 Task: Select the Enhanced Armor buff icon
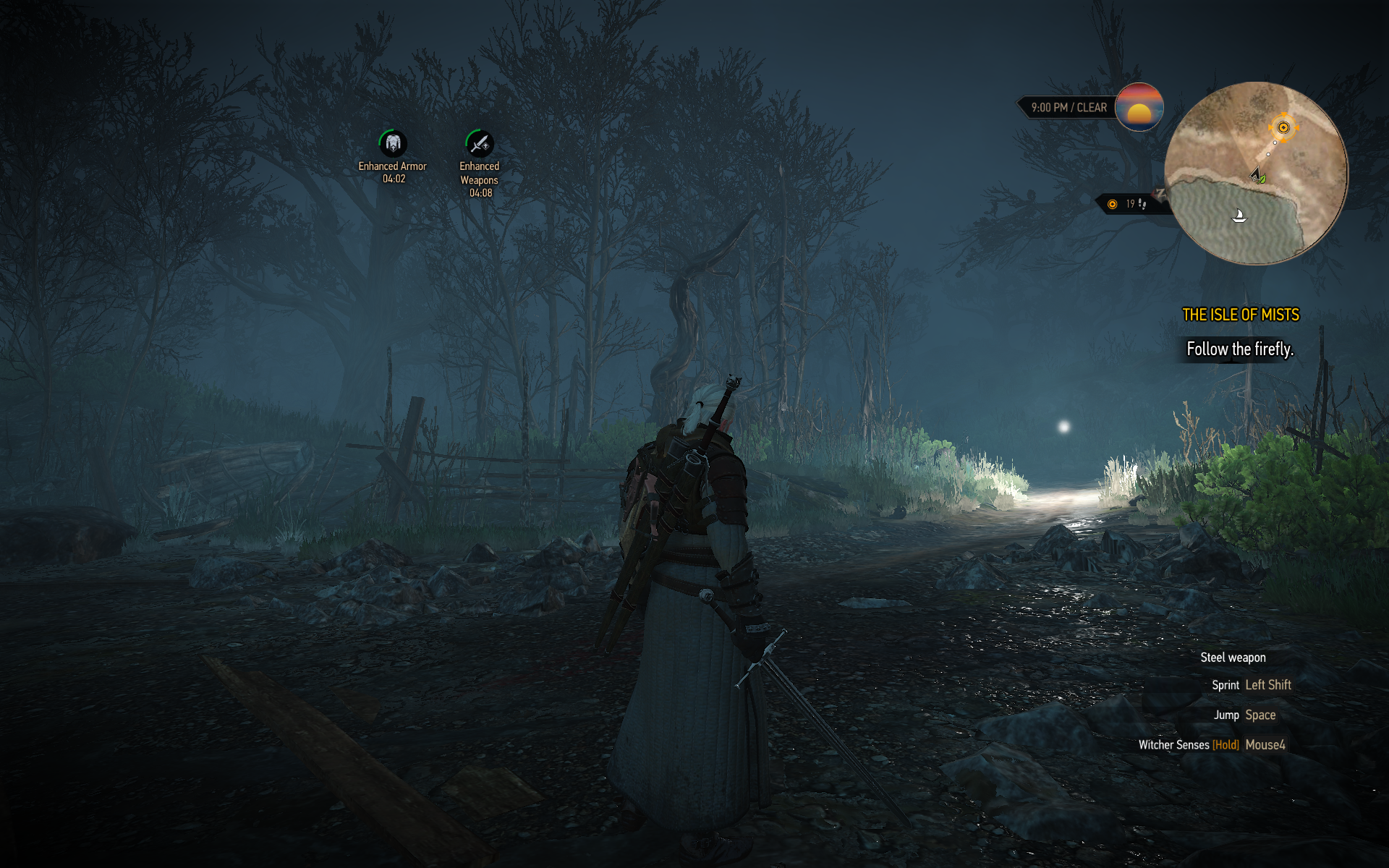393,143
